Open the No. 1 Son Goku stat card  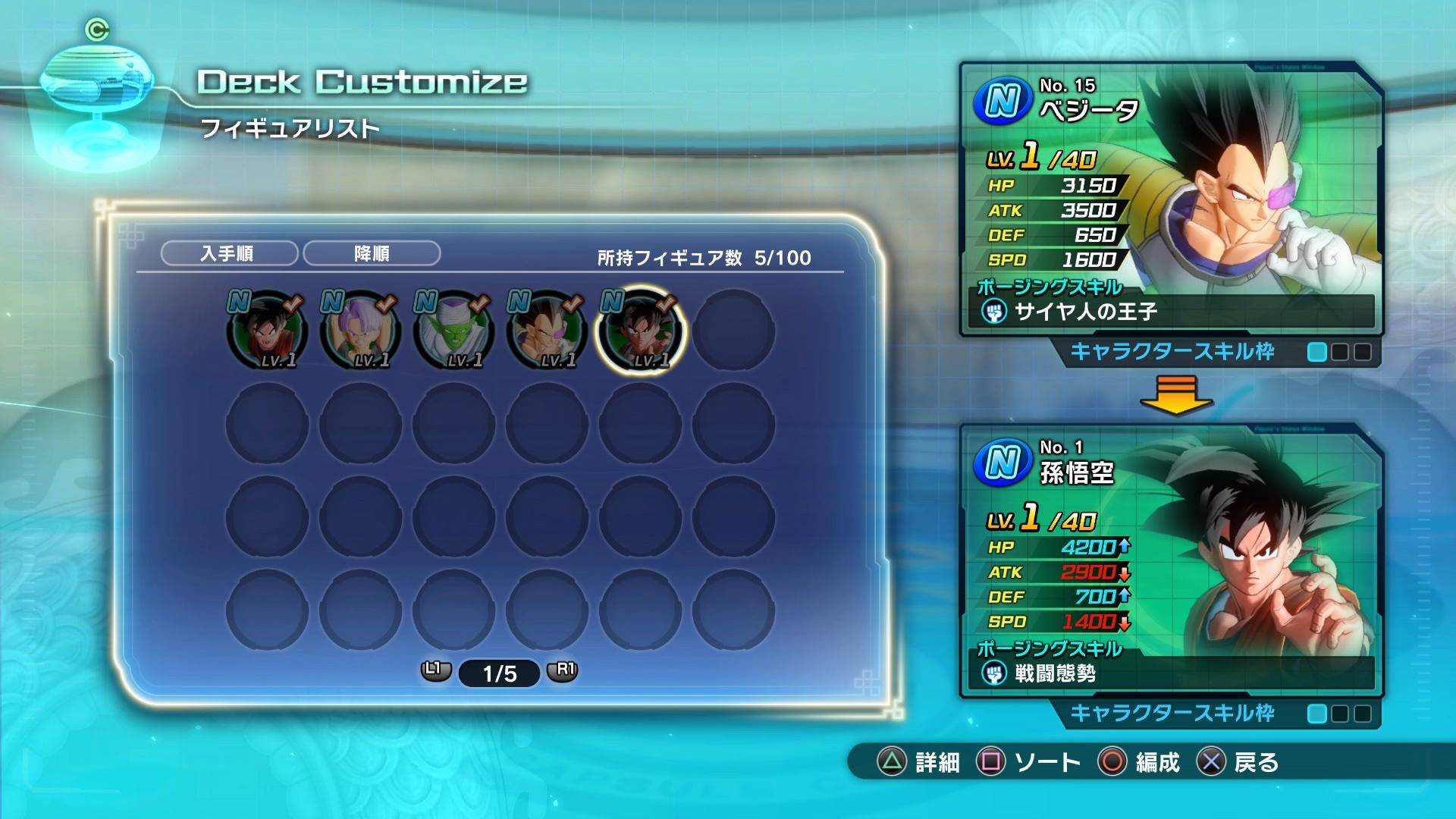tap(1170, 561)
